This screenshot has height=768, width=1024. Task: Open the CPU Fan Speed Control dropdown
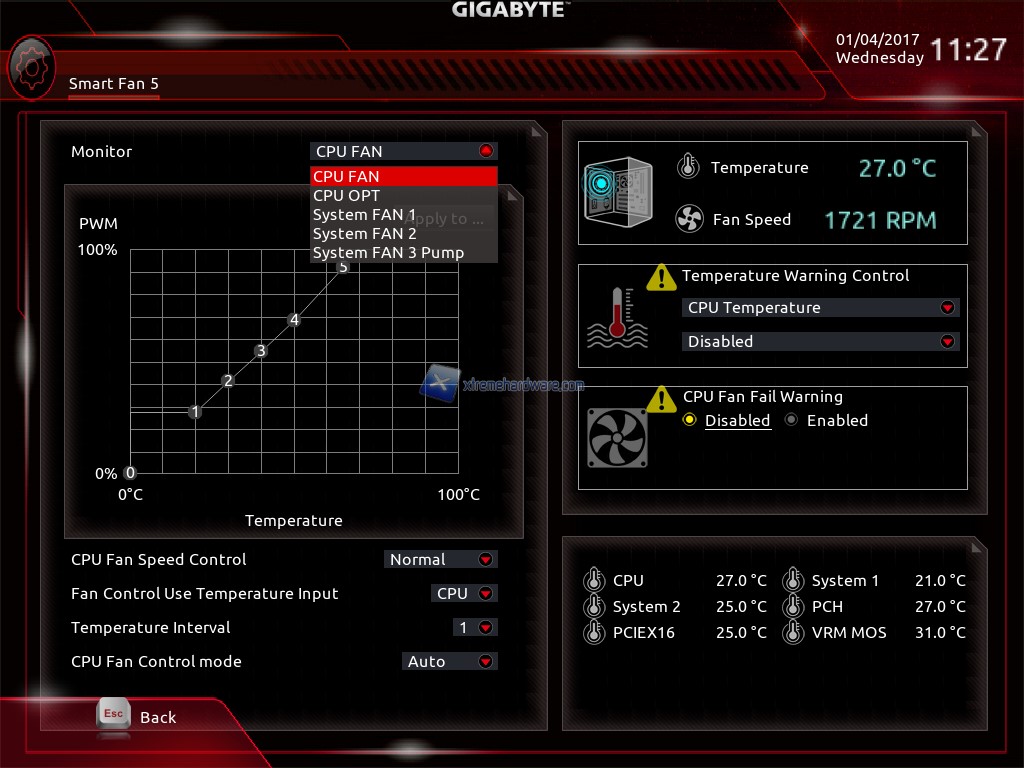click(x=440, y=560)
